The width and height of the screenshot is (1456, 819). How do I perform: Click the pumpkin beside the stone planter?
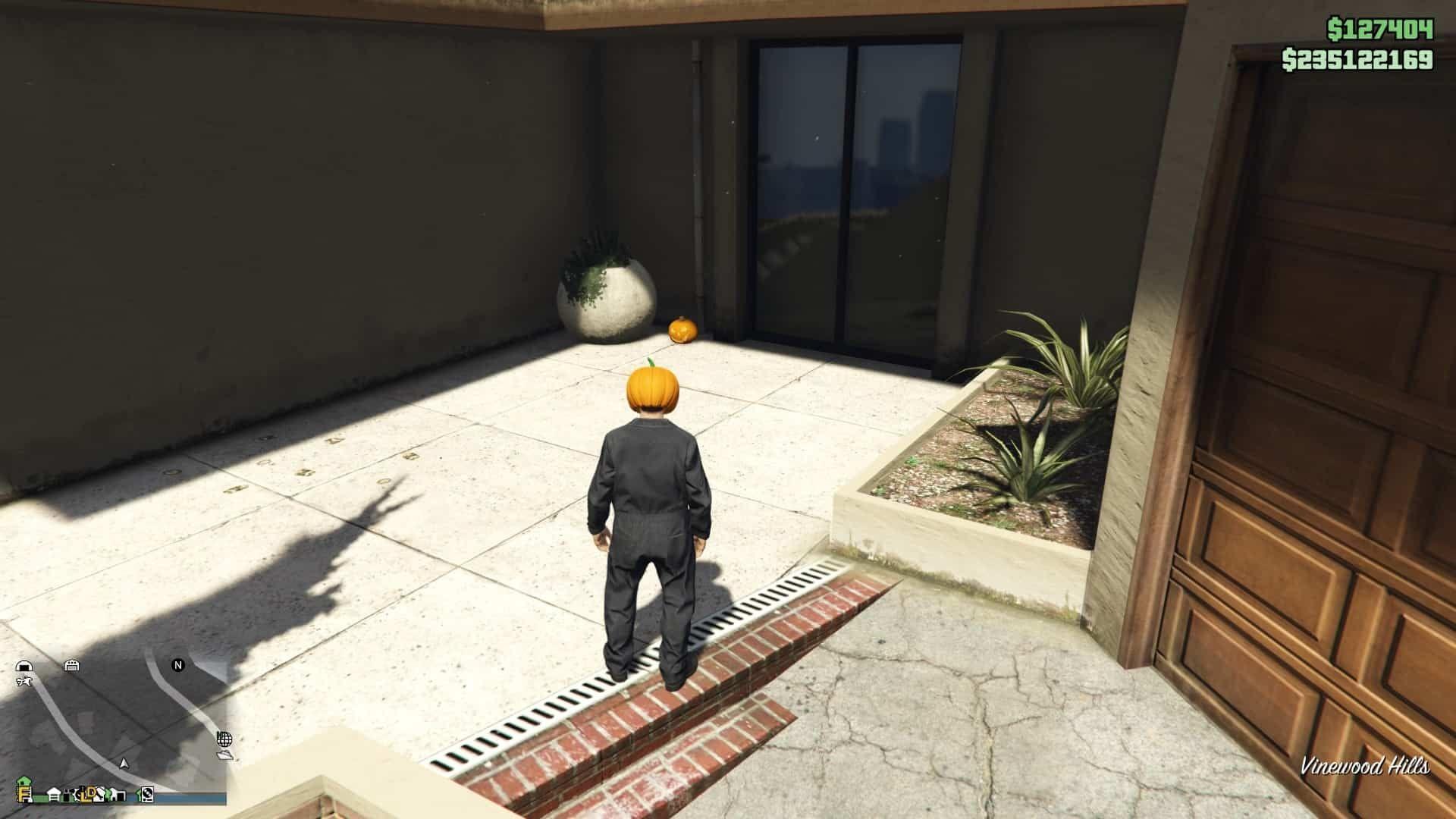682,332
